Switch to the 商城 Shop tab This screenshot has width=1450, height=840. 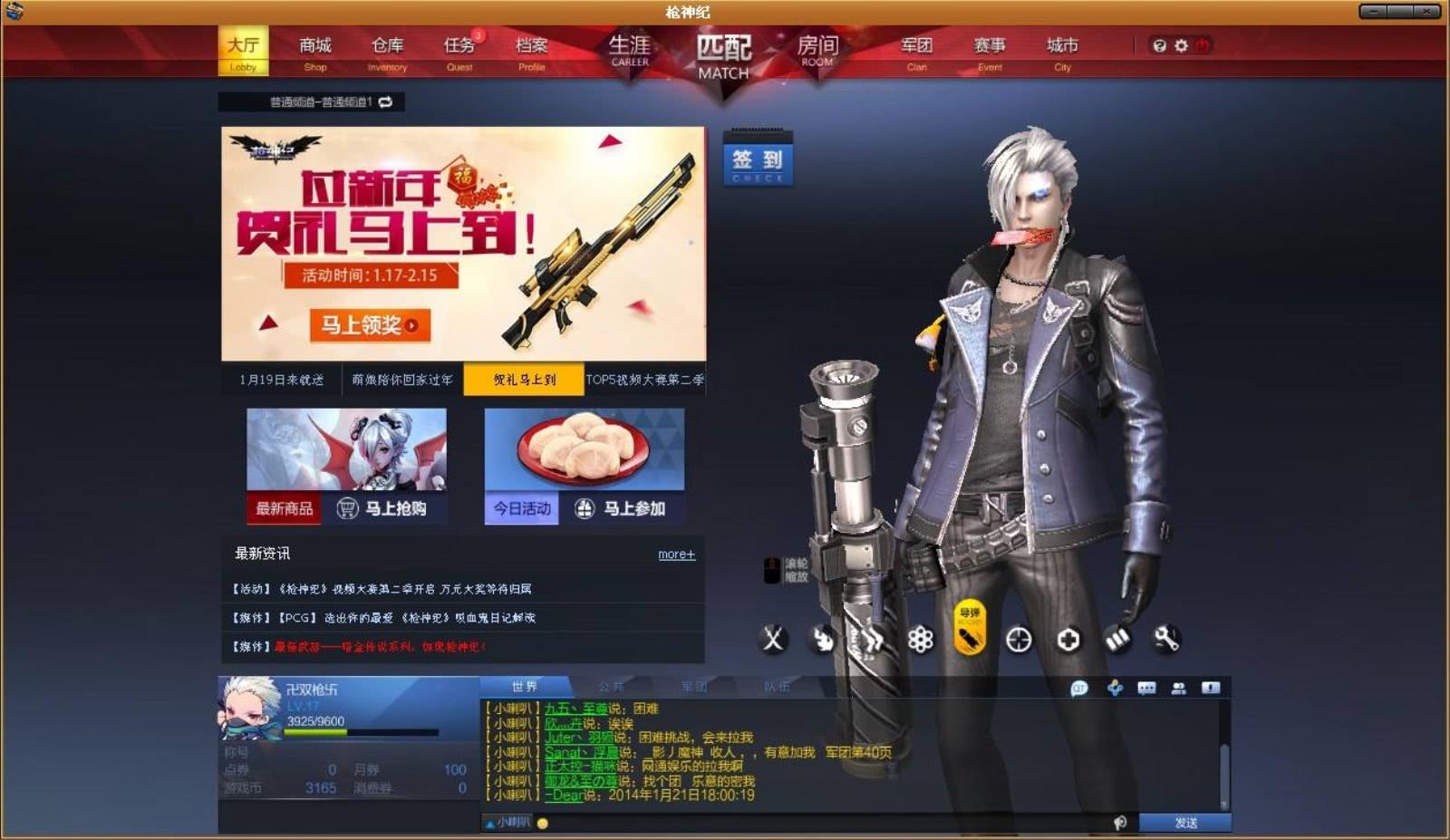click(314, 44)
